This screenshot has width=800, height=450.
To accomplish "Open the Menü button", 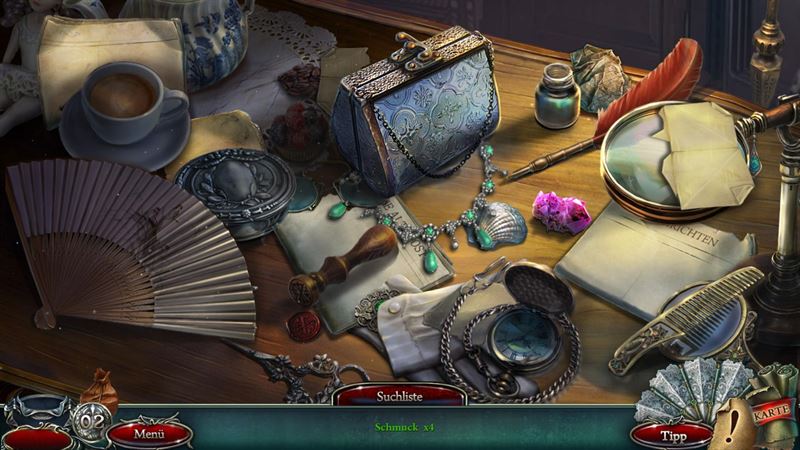I will [149, 433].
